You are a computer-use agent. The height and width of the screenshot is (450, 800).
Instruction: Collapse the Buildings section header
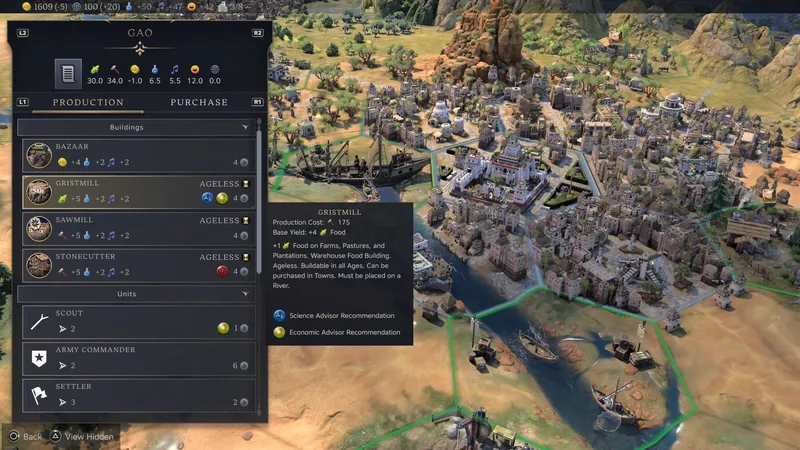(137, 128)
